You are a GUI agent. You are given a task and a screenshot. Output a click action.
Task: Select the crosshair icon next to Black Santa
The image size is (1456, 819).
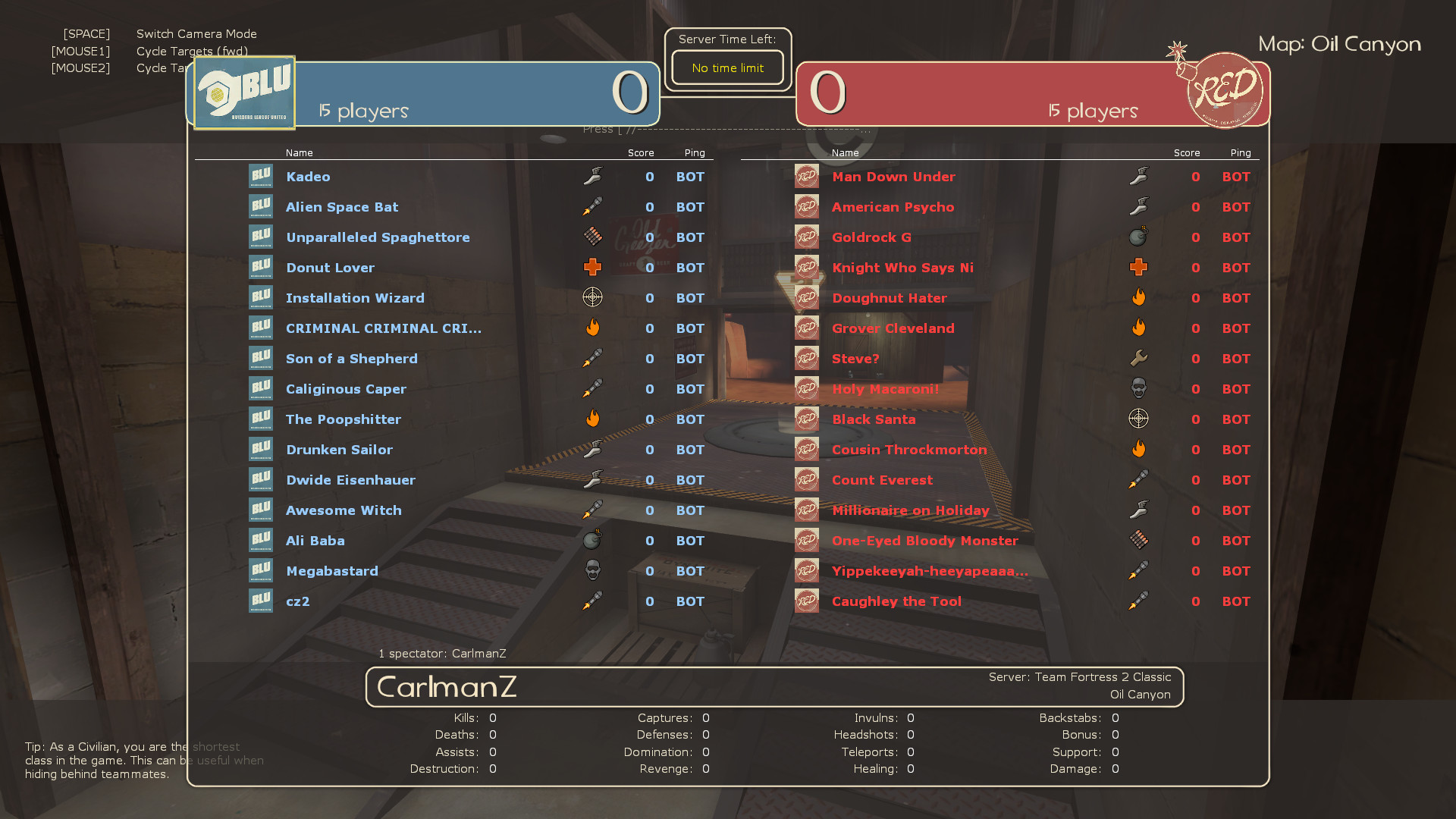tap(1139, 419)
